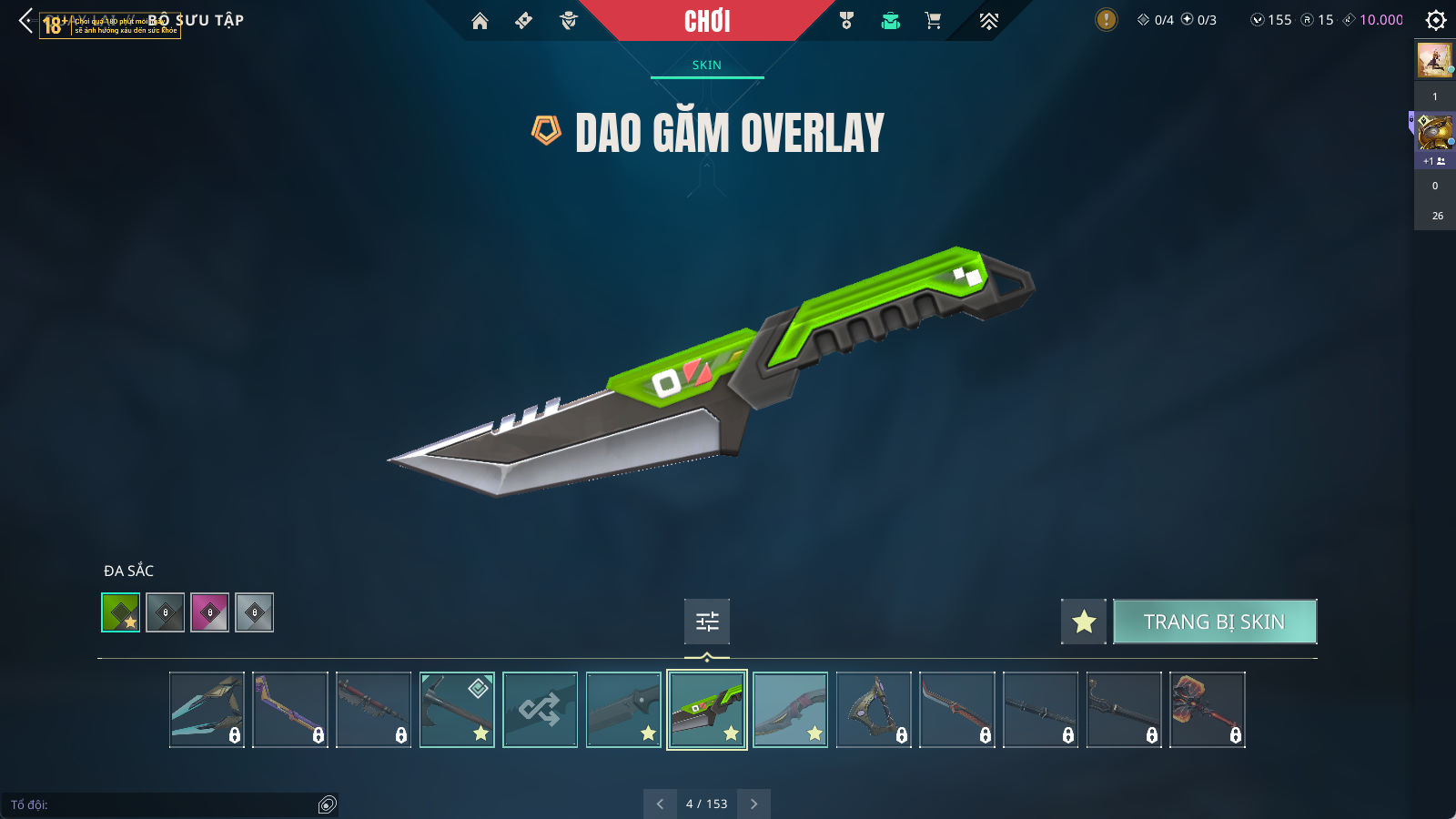Choose the random shuffle skin tile
The image size is (1456, 819).
(540, 710)
